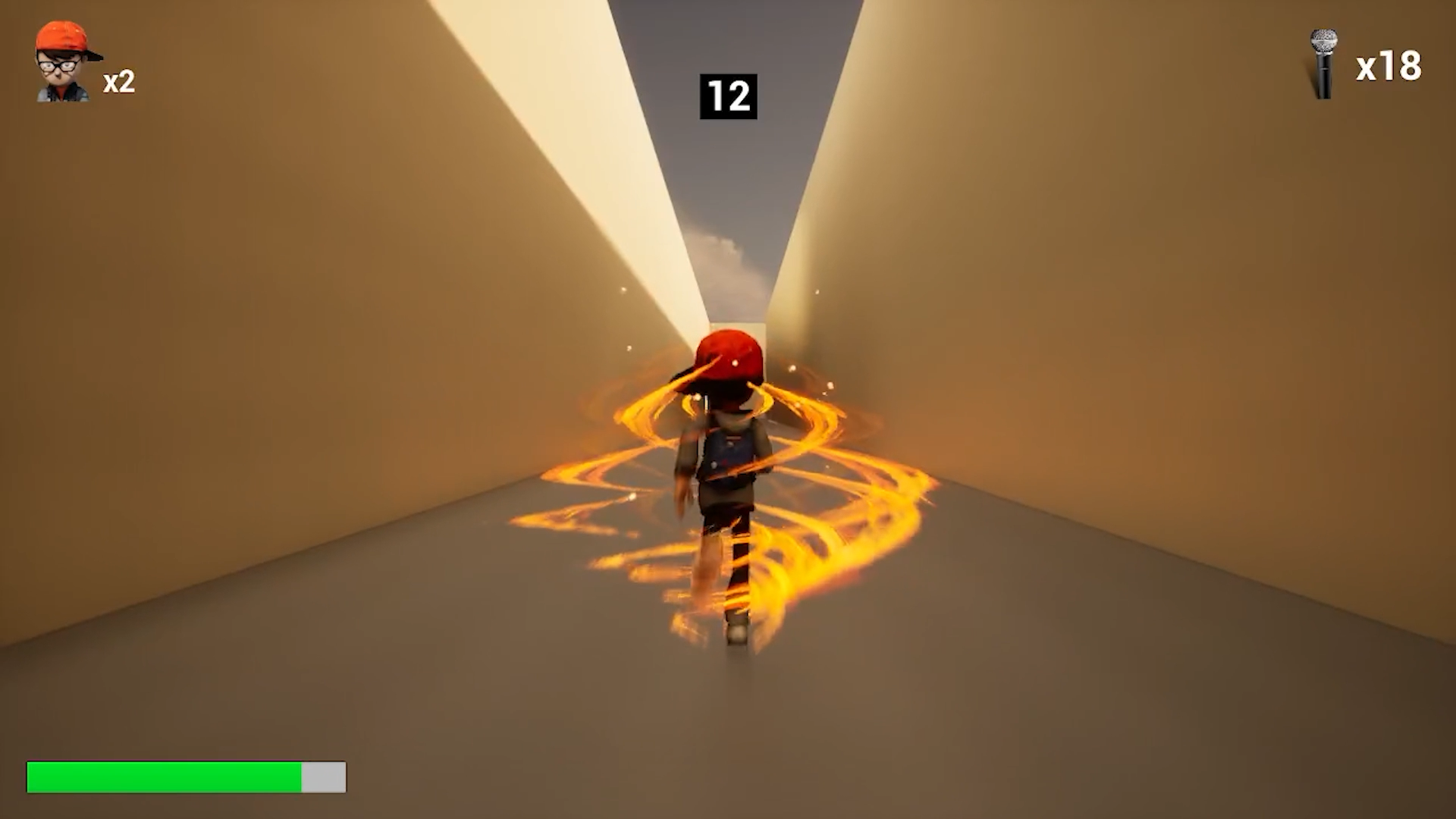The image size is (1456, 819).
Task: Select the microphone collectible icon
Action: click(1323, 64)
